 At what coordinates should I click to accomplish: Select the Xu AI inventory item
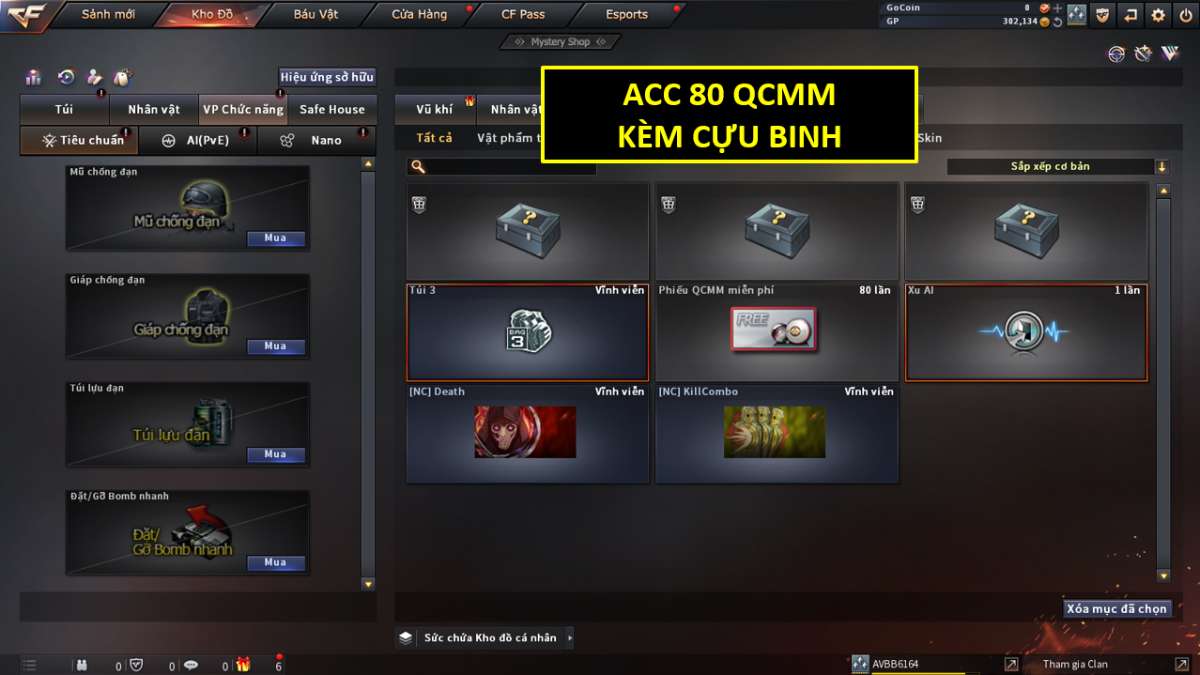[1026, 332]
